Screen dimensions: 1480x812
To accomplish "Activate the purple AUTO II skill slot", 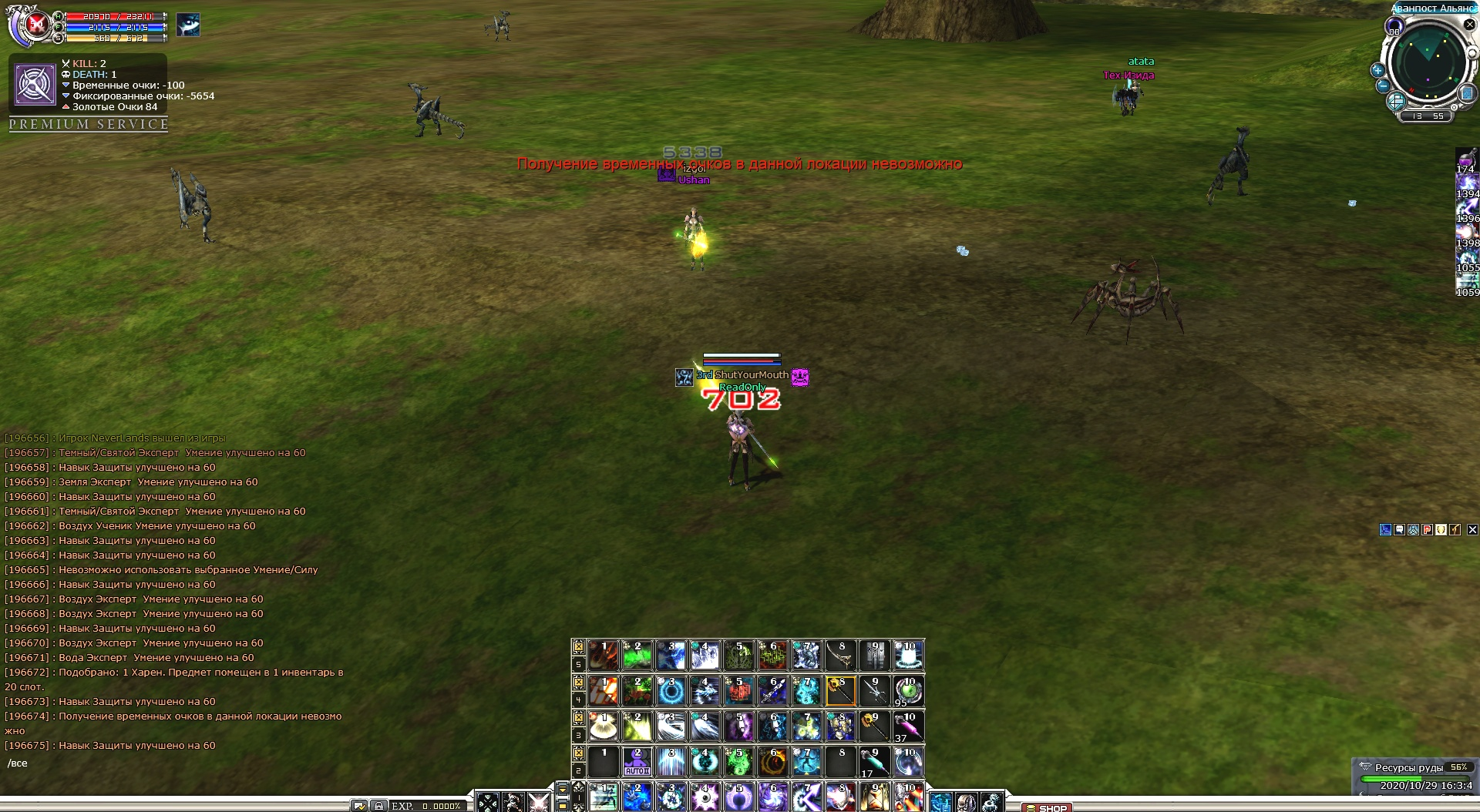I will click(x=637, y=761).
